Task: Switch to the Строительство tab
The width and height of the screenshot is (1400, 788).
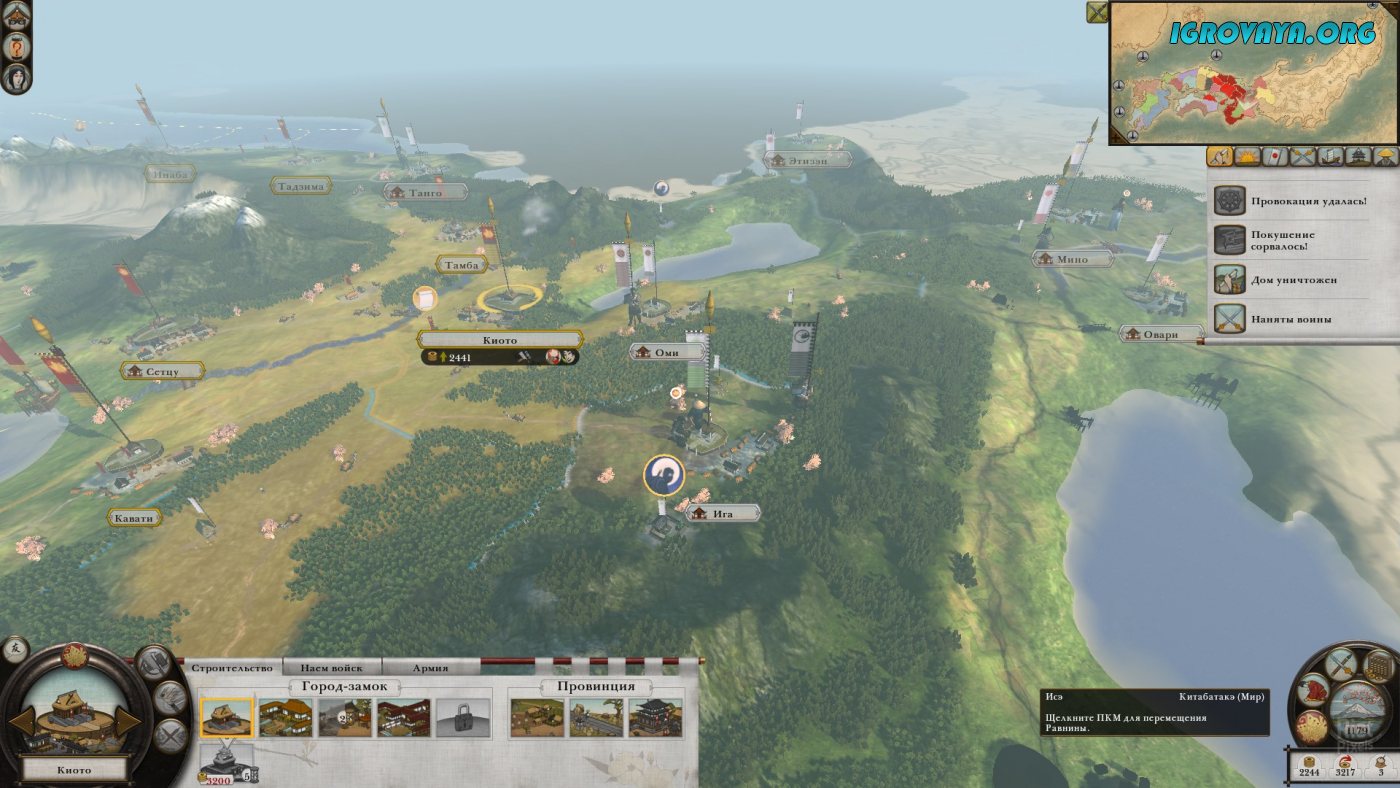Action: coord(231,667)
